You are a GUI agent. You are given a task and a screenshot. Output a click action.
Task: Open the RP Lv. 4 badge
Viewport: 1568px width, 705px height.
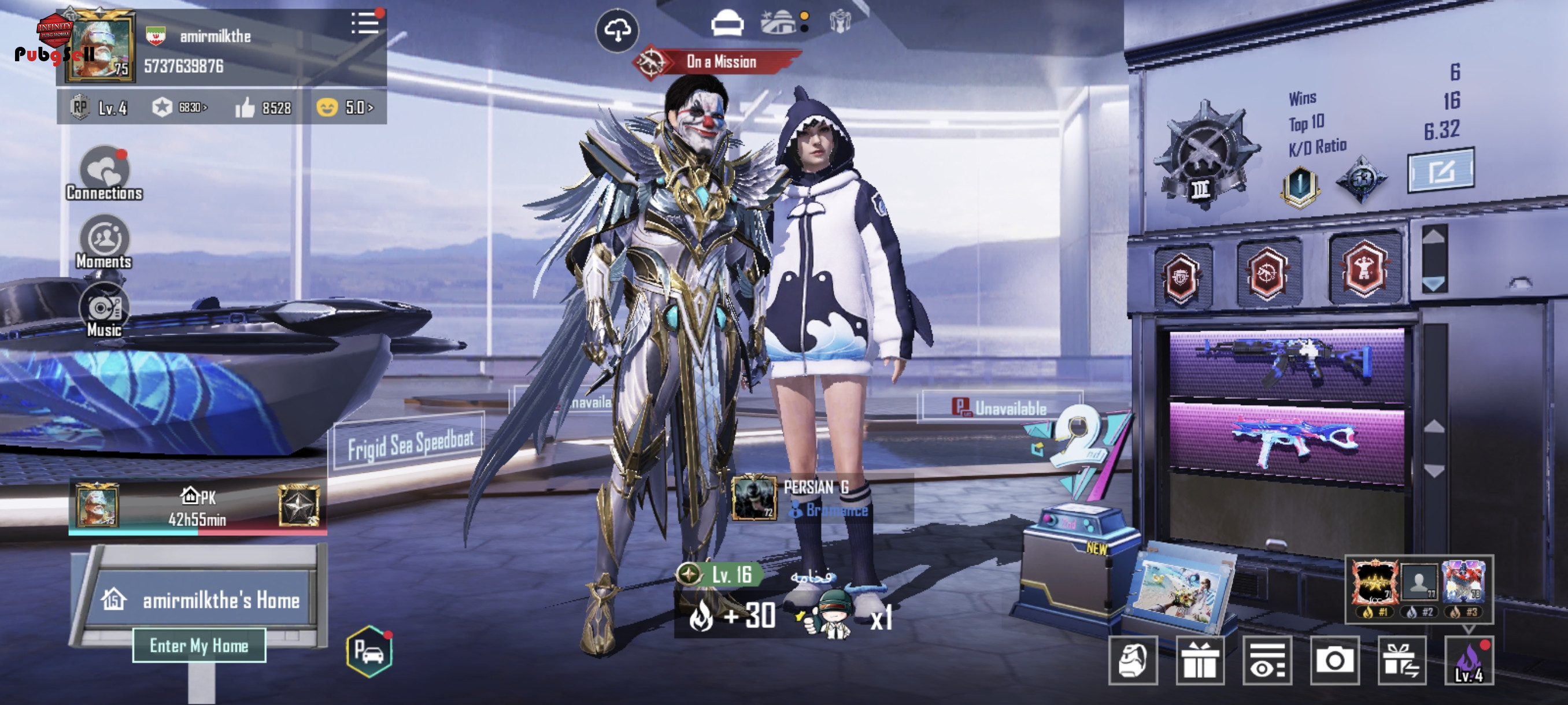pyautogui.click(x=98, y=107)
